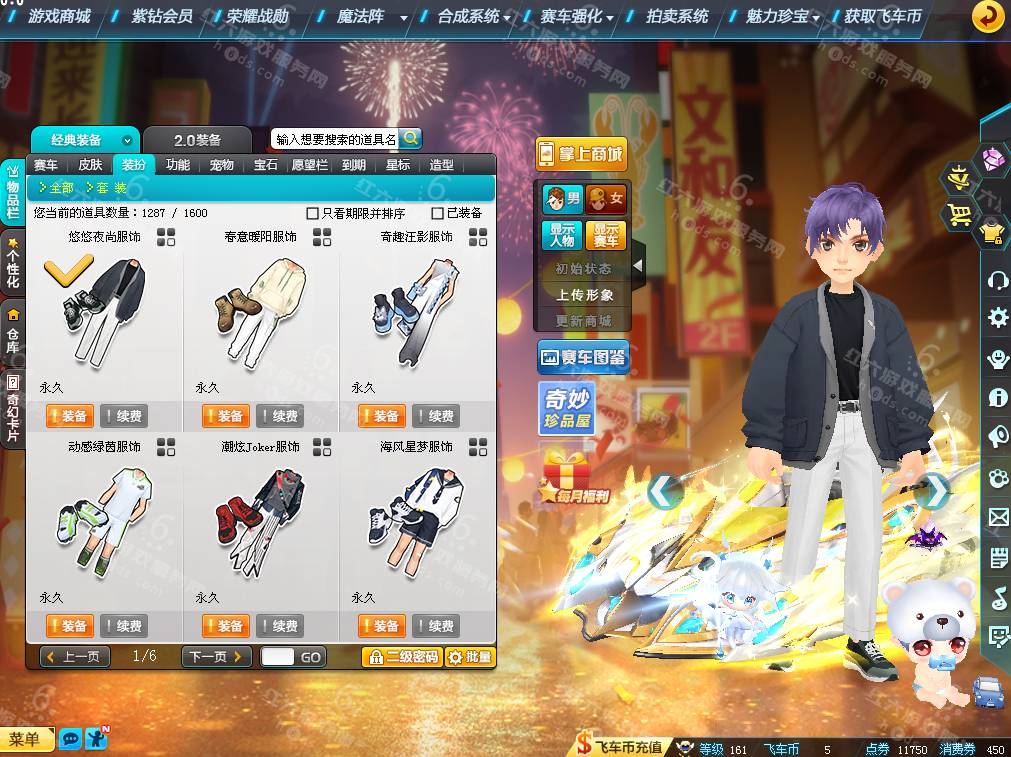Toggle the 只看期限并排序 checkbox
1011x757 pixels.
point(313,213)
